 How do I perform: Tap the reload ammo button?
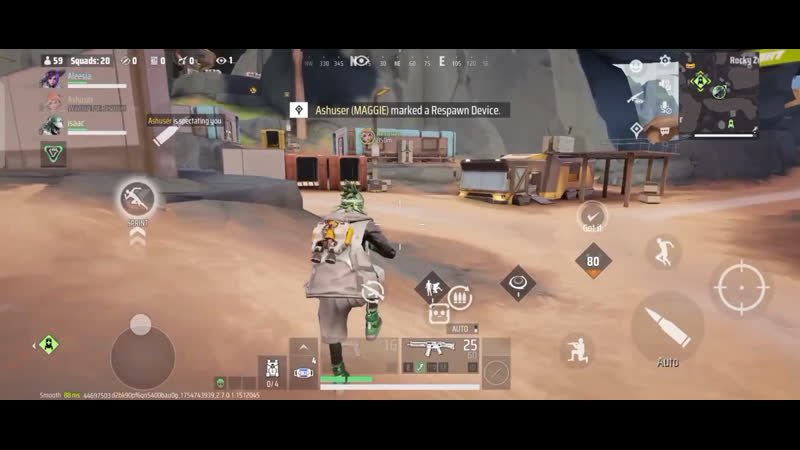460,297
